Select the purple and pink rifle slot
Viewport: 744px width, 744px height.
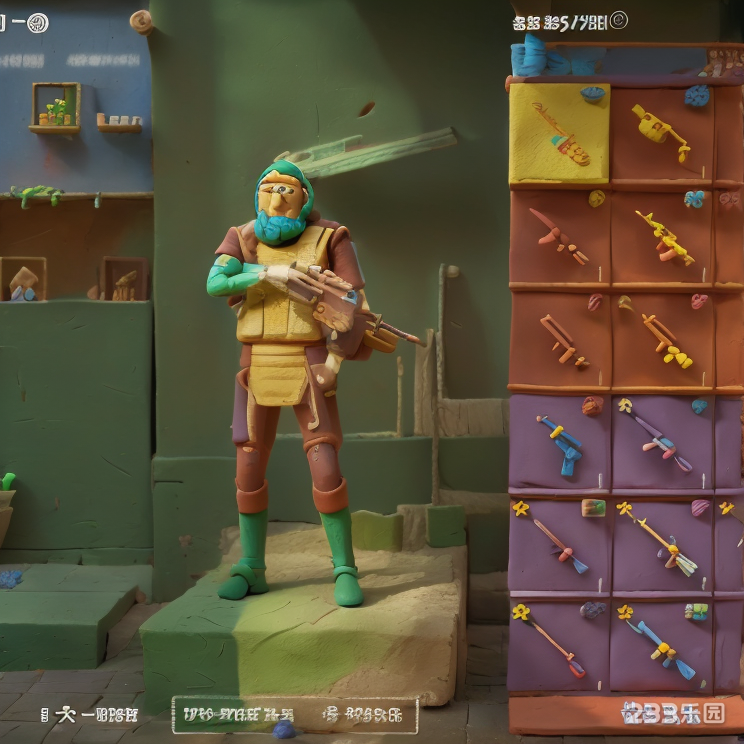[662, 441]
